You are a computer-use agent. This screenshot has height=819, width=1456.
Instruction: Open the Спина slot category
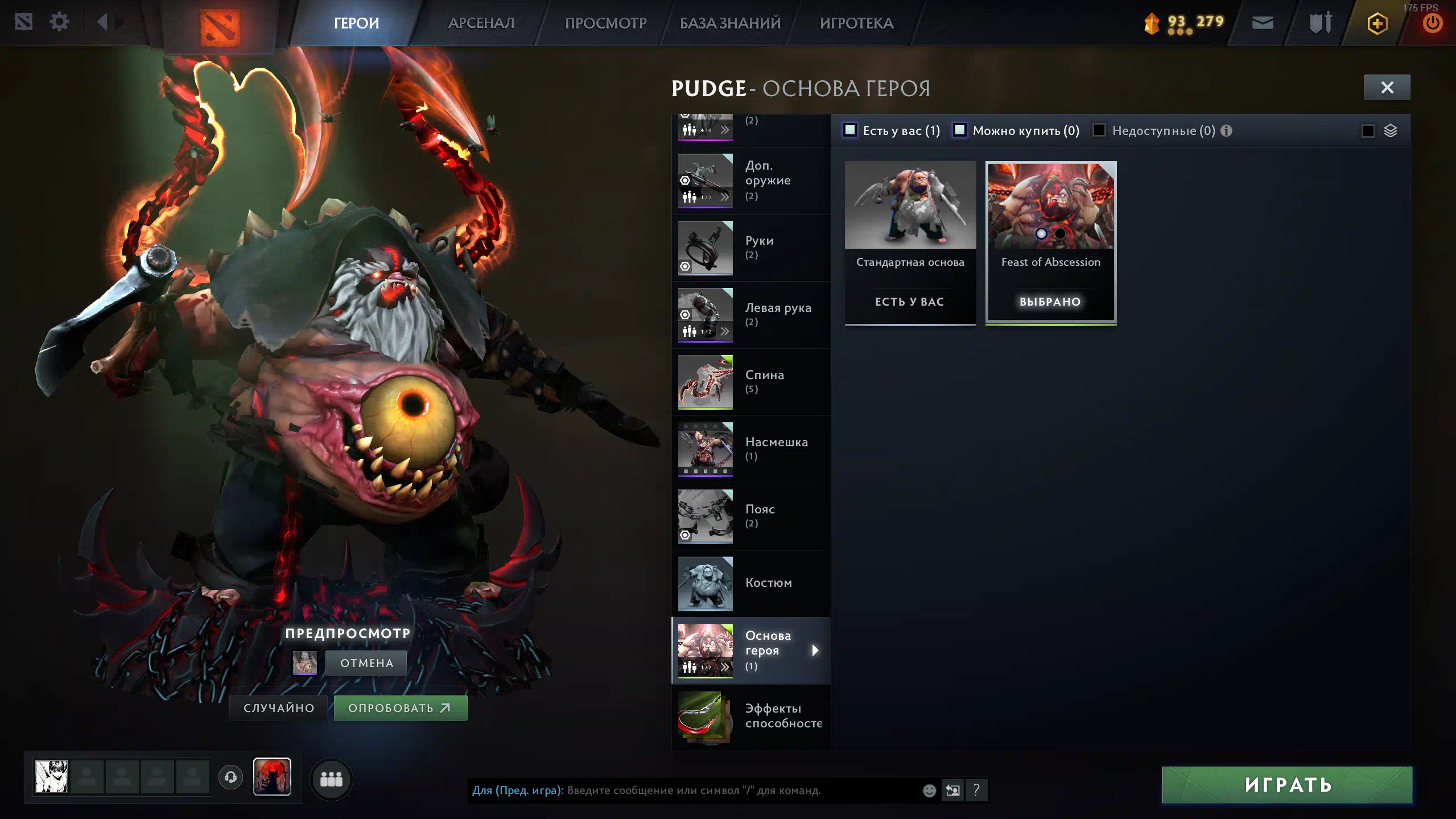[750, 382]
